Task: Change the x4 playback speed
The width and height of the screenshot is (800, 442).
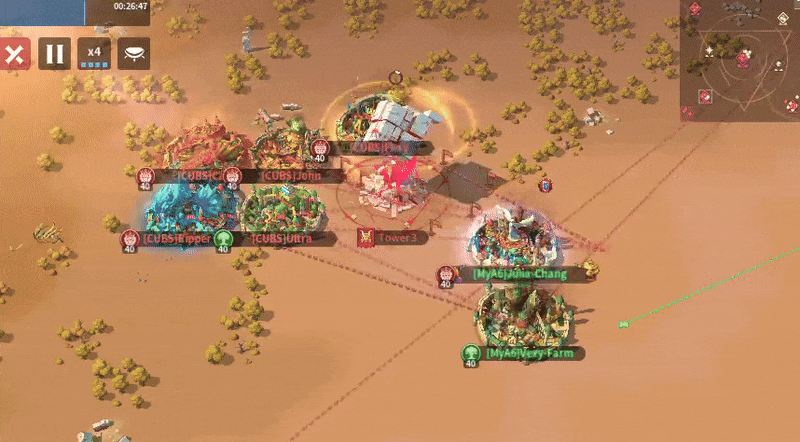Action: pos(94,54)
